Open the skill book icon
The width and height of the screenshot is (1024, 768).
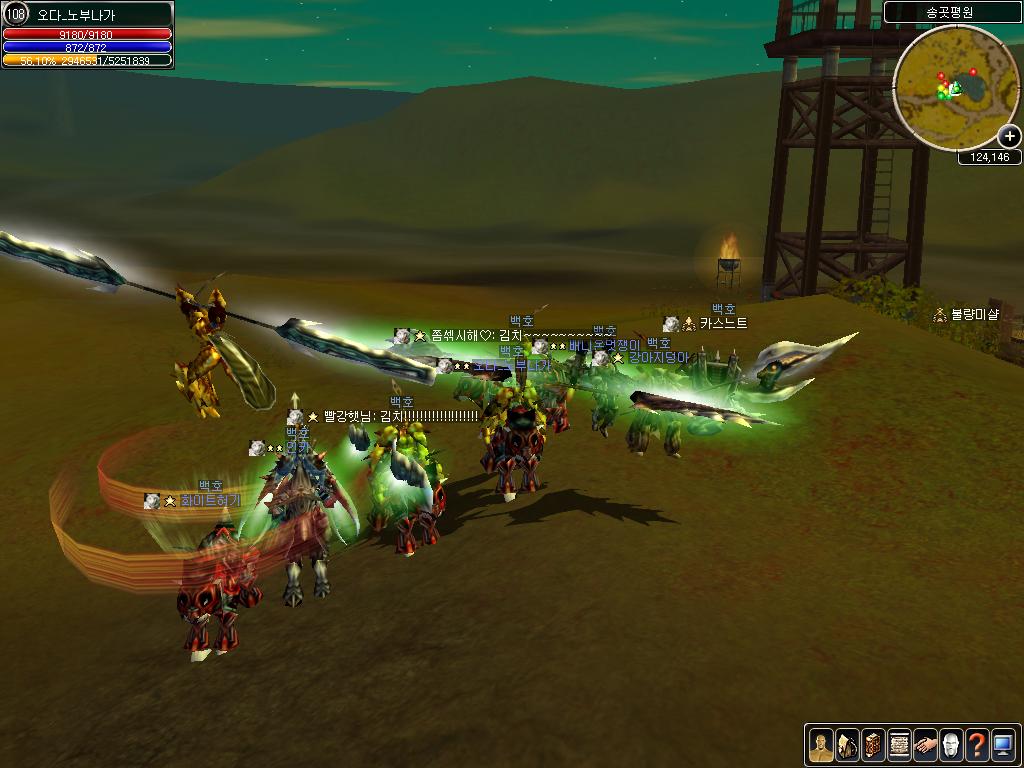pyautogui.click(x=872, y=744)
